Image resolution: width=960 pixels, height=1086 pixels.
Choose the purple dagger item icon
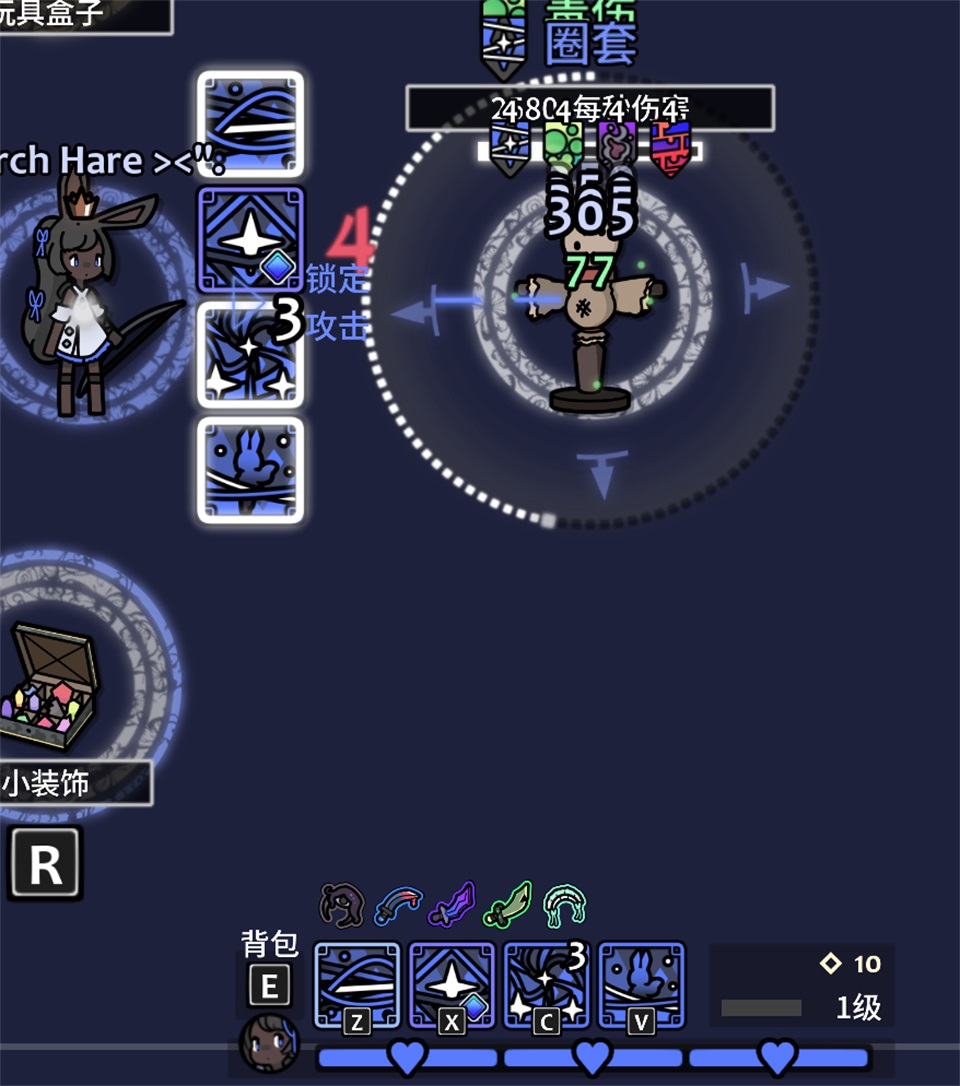(x=451, y=905)
